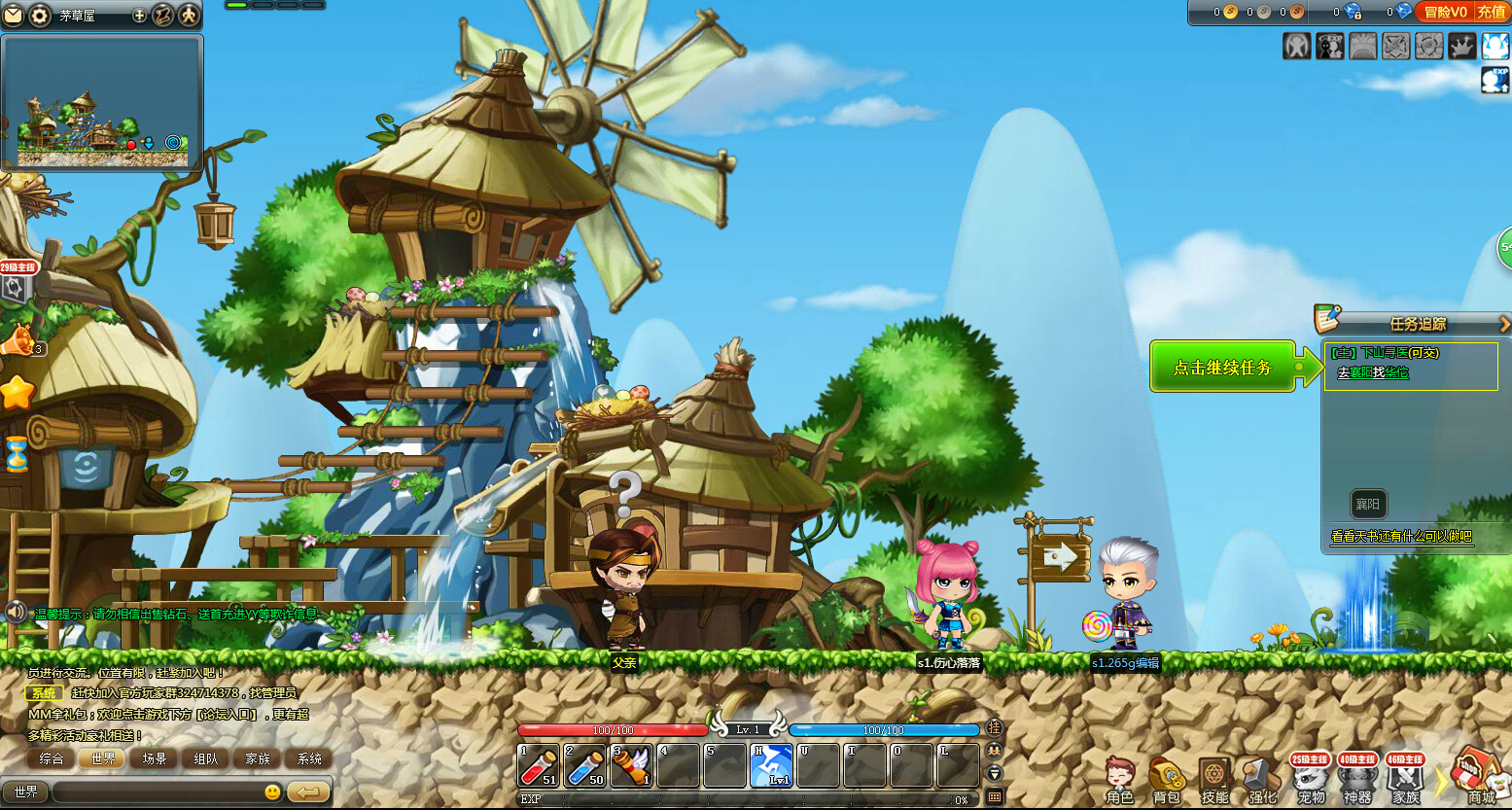Switch to the 世界 chat tab
This screenshot has height=810, width=1512.
click(103, 758)
